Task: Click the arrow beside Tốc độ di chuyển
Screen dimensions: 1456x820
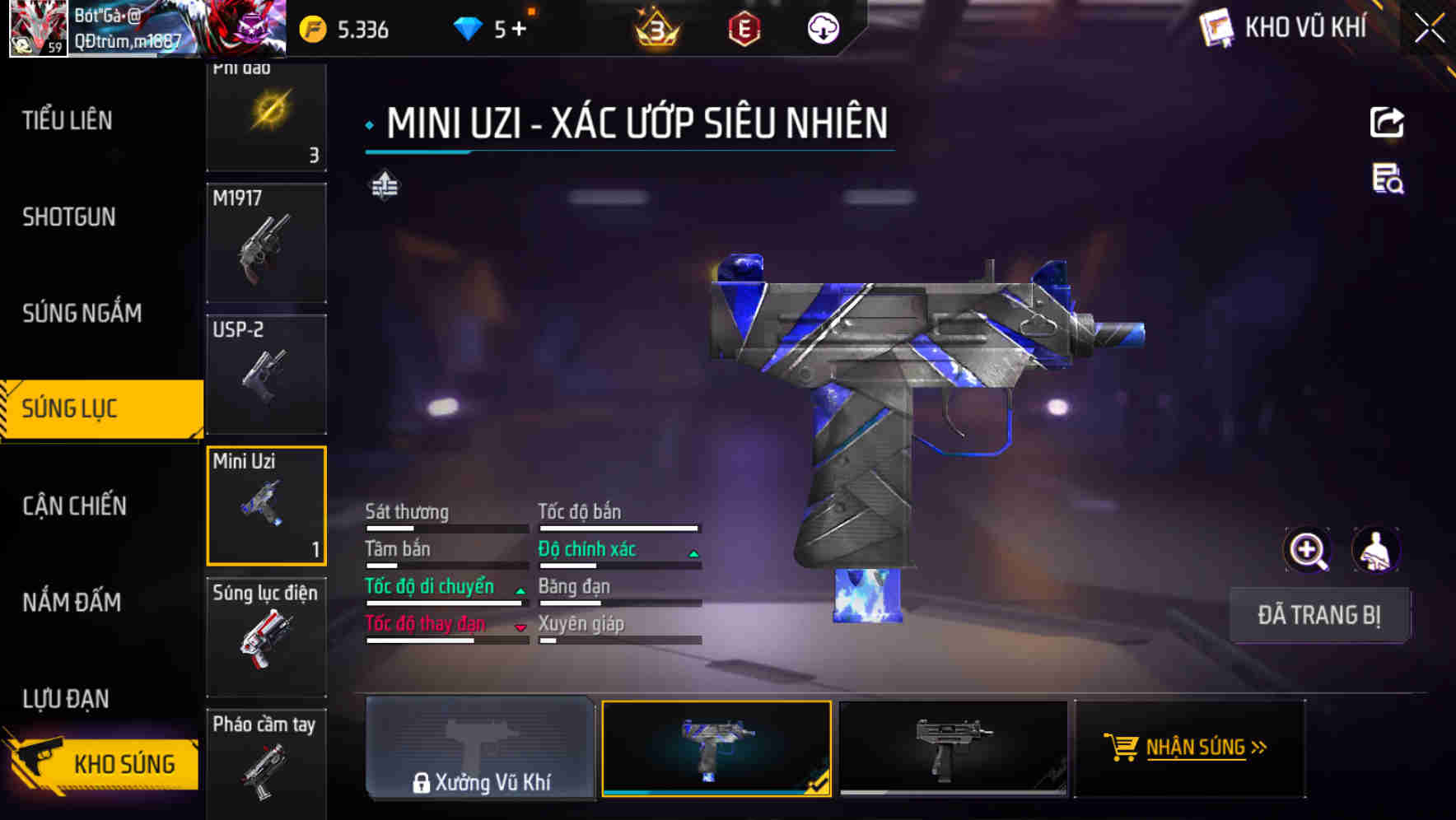Action: [520, 590]
